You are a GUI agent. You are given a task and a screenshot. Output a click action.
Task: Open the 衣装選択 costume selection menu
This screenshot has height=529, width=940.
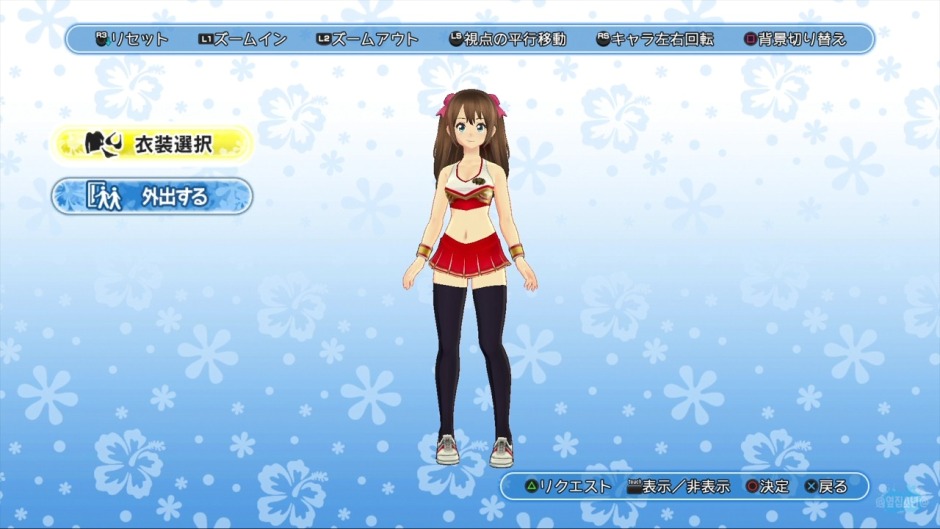(152, 144)
